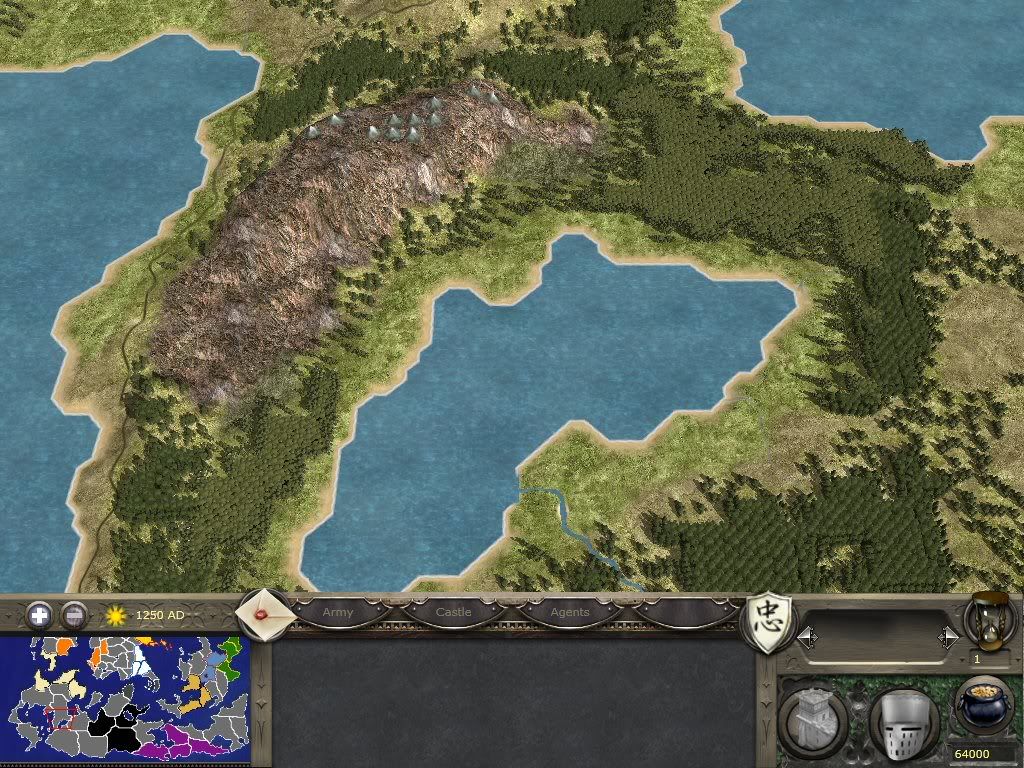Select the next item with the right arrow
The image size is (1024, 768).
pyautogui.click(x=948, y=636)
